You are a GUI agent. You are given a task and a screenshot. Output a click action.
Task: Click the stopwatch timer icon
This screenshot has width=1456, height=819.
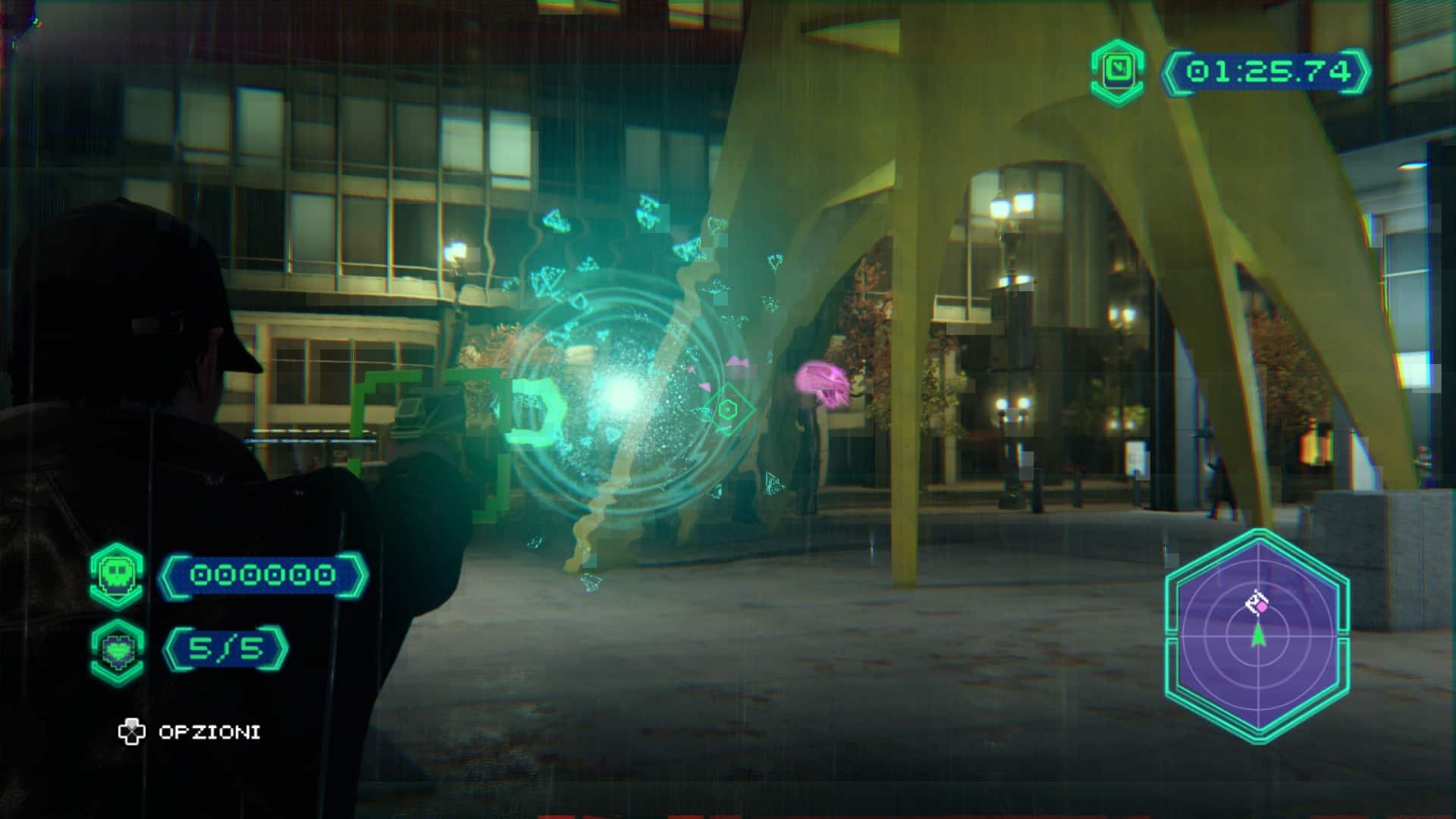1118,71
